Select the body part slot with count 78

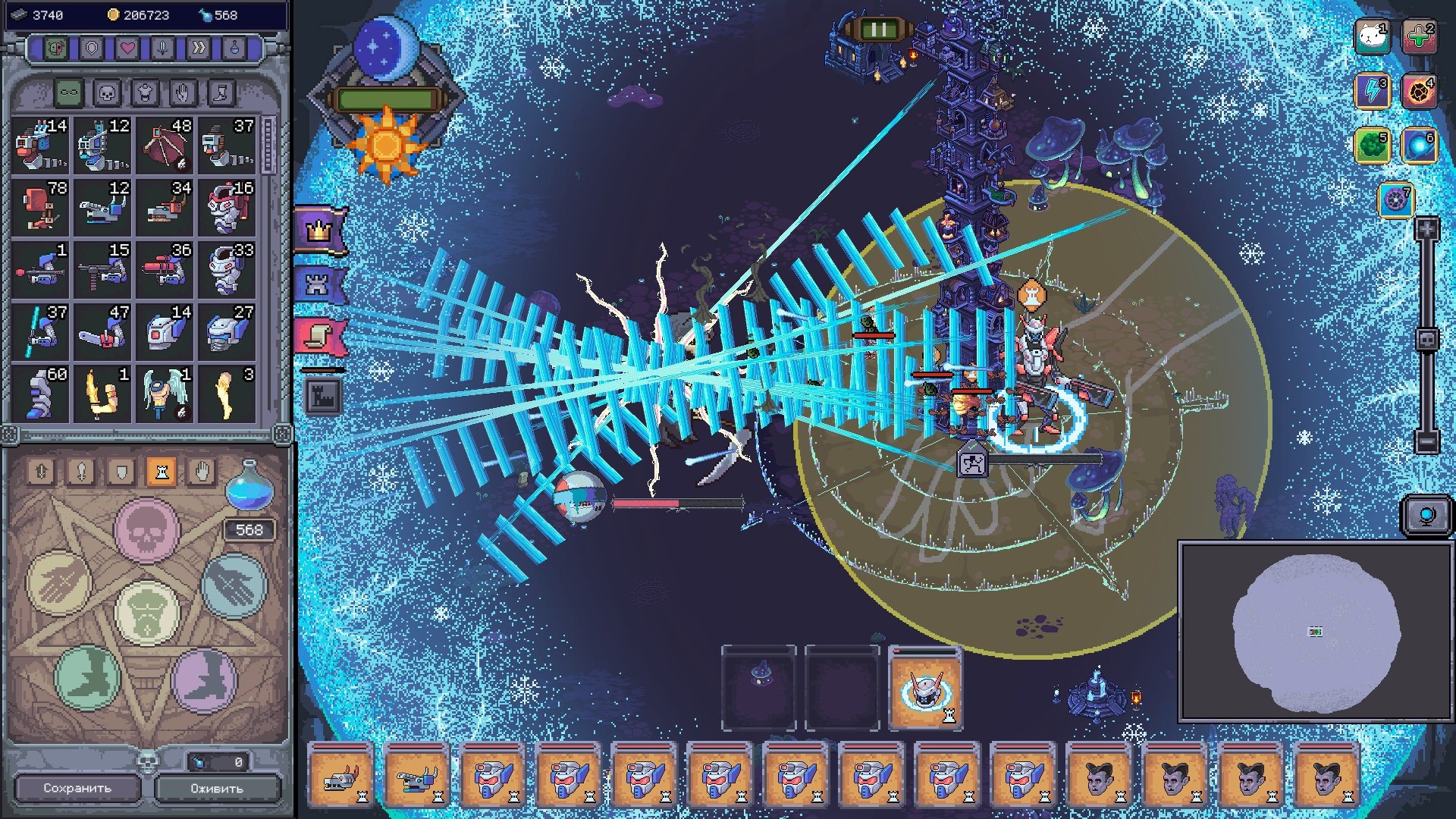tap(41, 206)
